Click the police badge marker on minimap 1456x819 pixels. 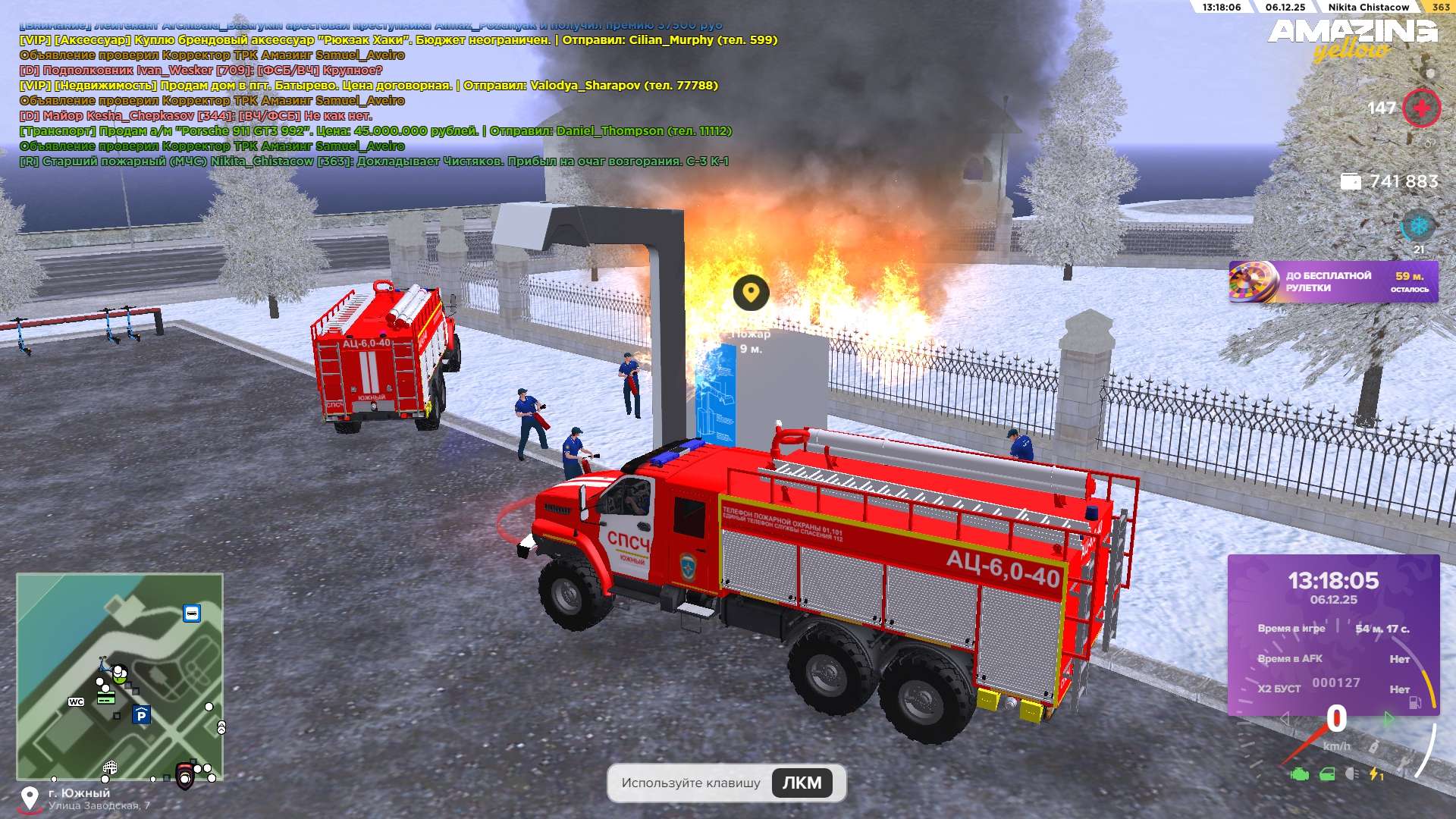point(184,775)
